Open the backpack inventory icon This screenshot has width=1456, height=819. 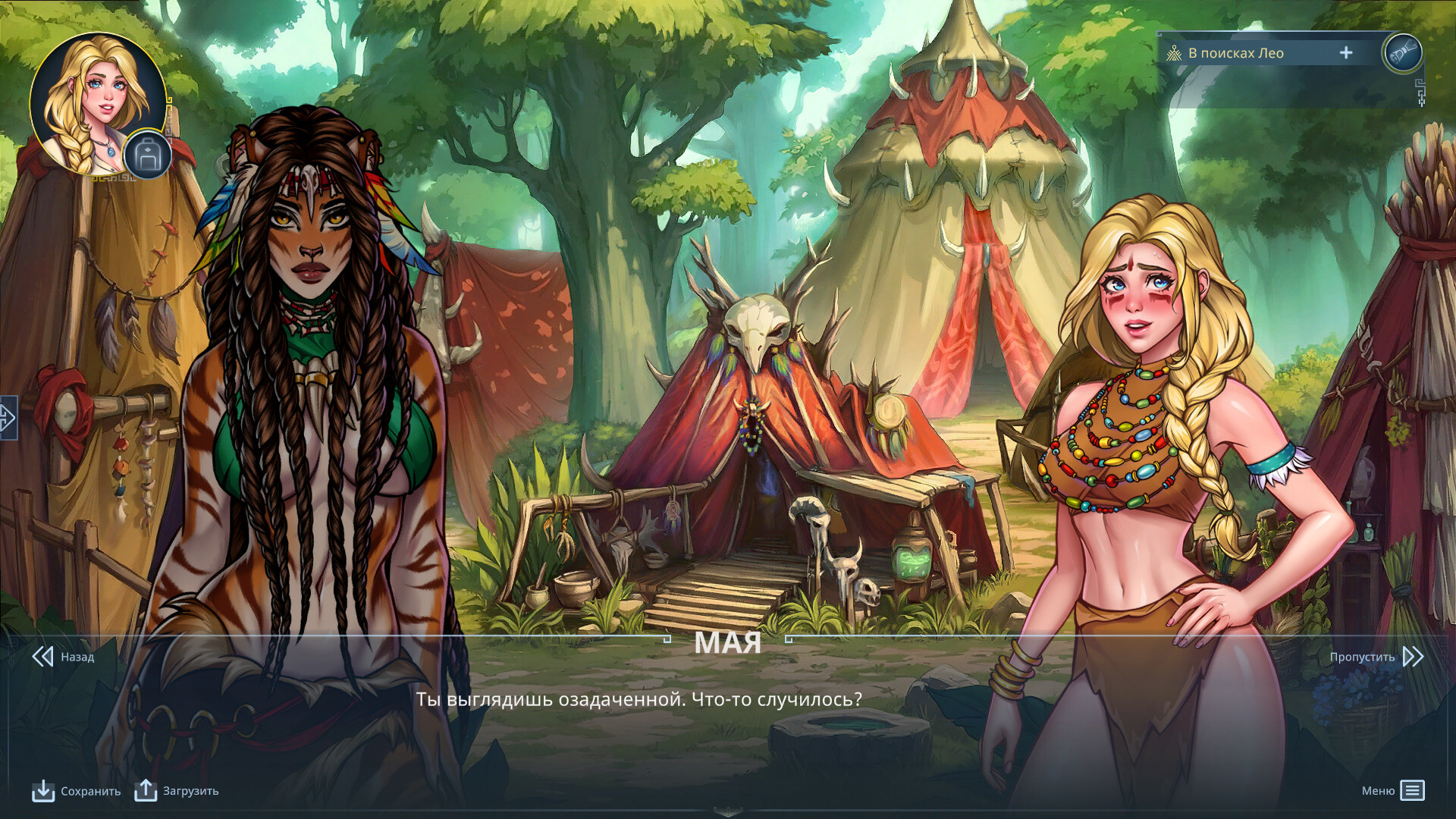(x=149, y=155)
